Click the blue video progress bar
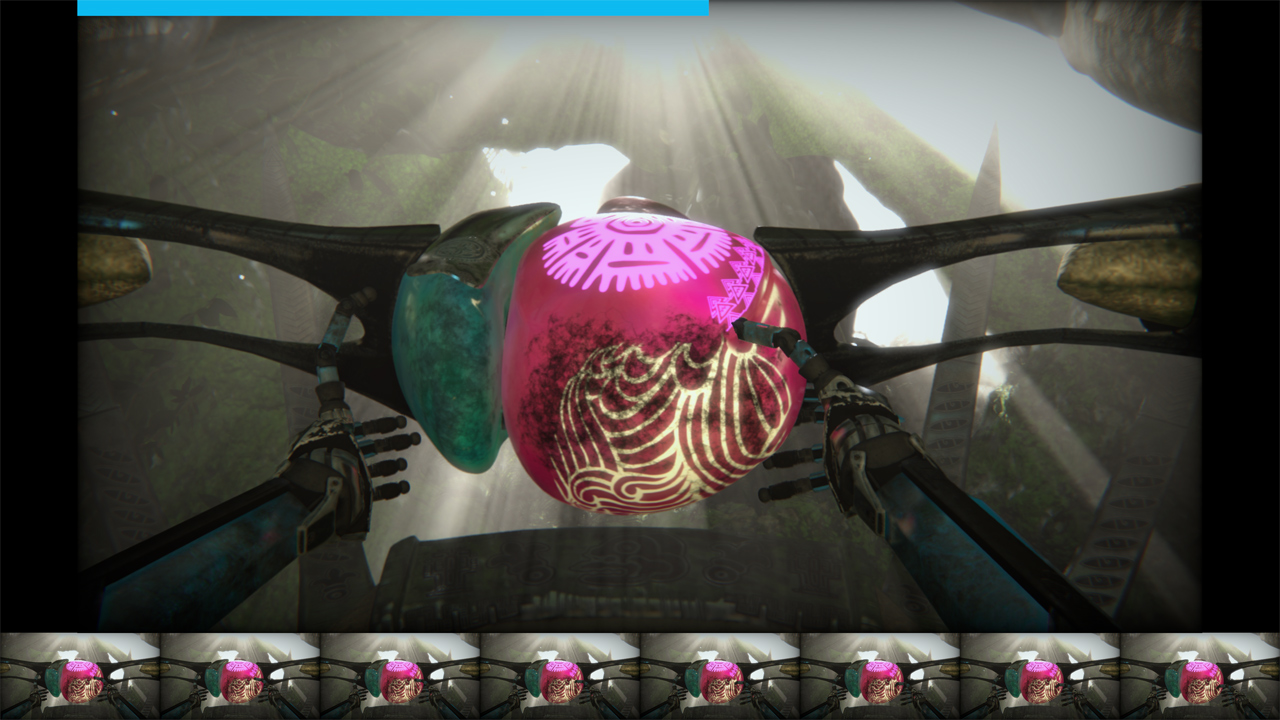 (393, 7)
